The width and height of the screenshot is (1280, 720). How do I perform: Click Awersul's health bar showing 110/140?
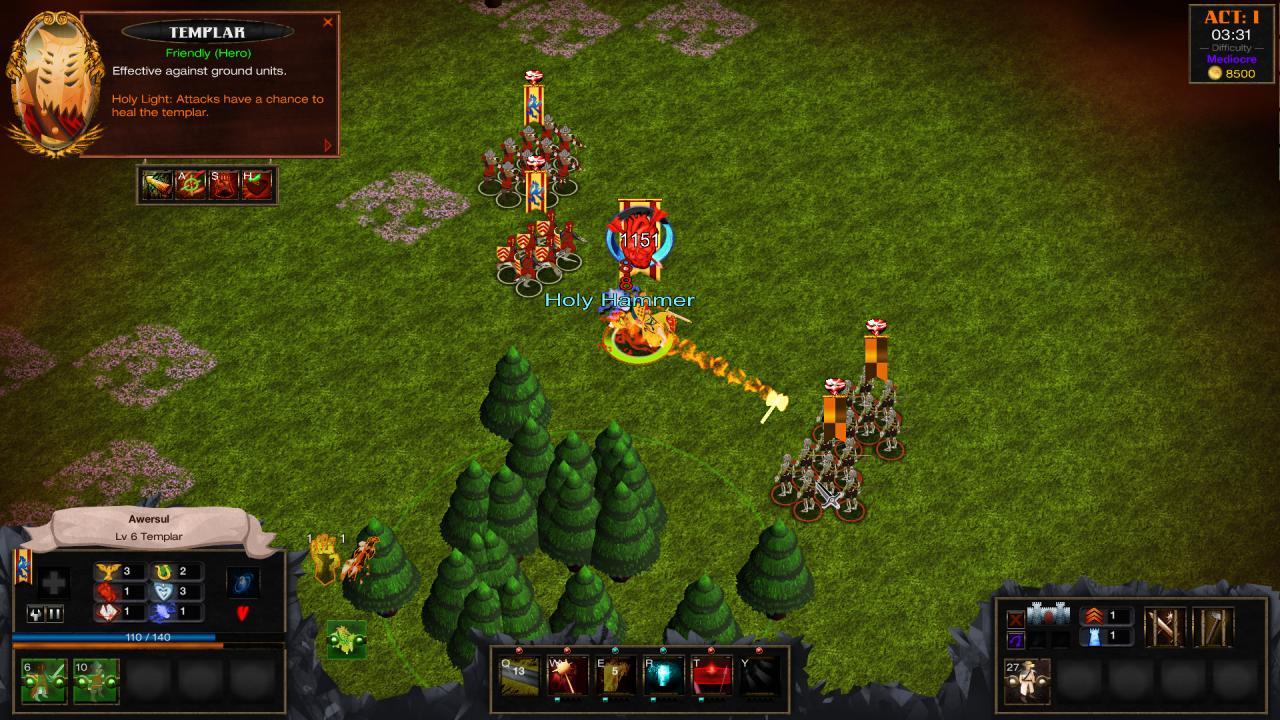[x=146, y=637]
